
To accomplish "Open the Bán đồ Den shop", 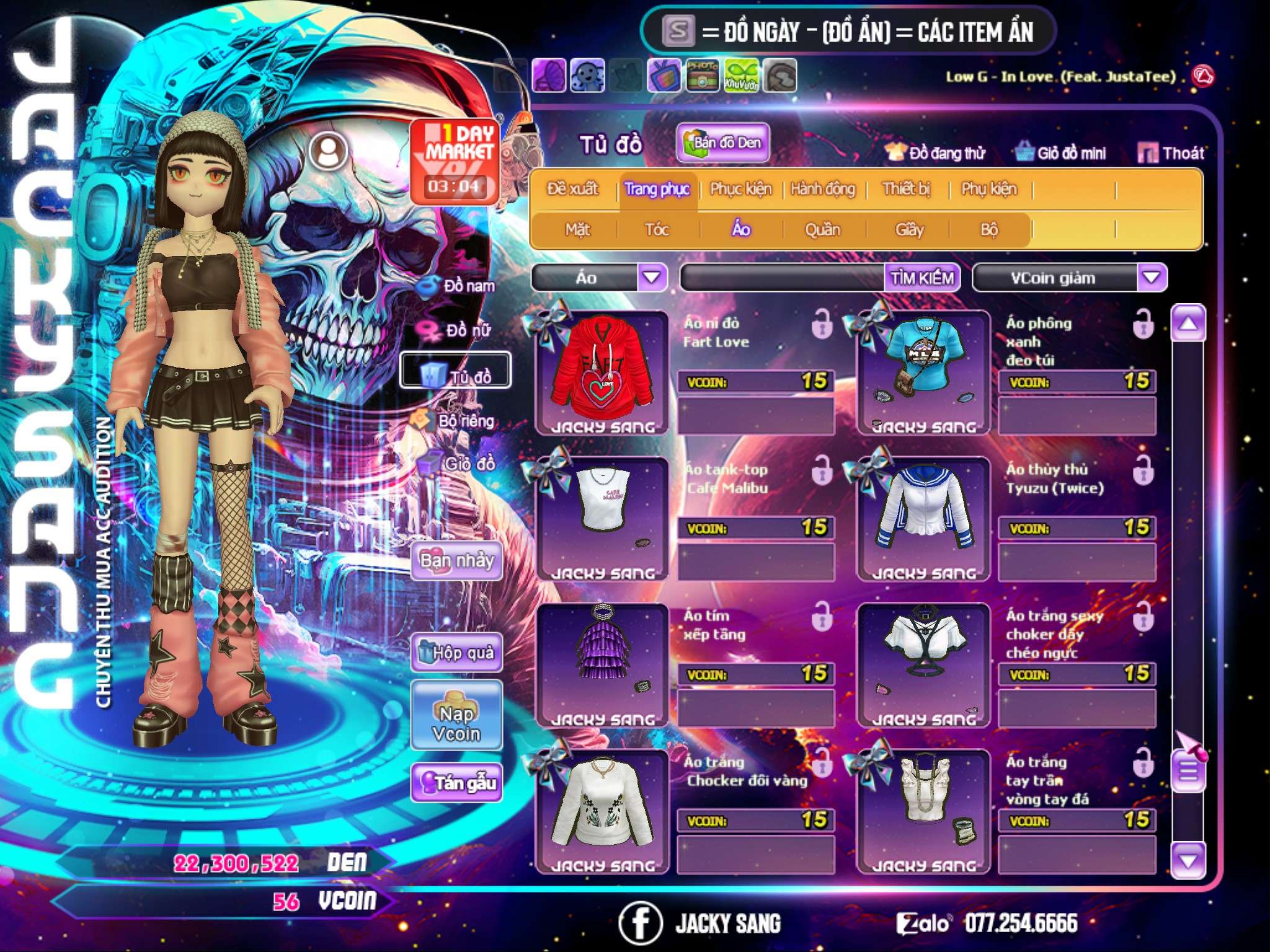I will click(x=722, y=143).
